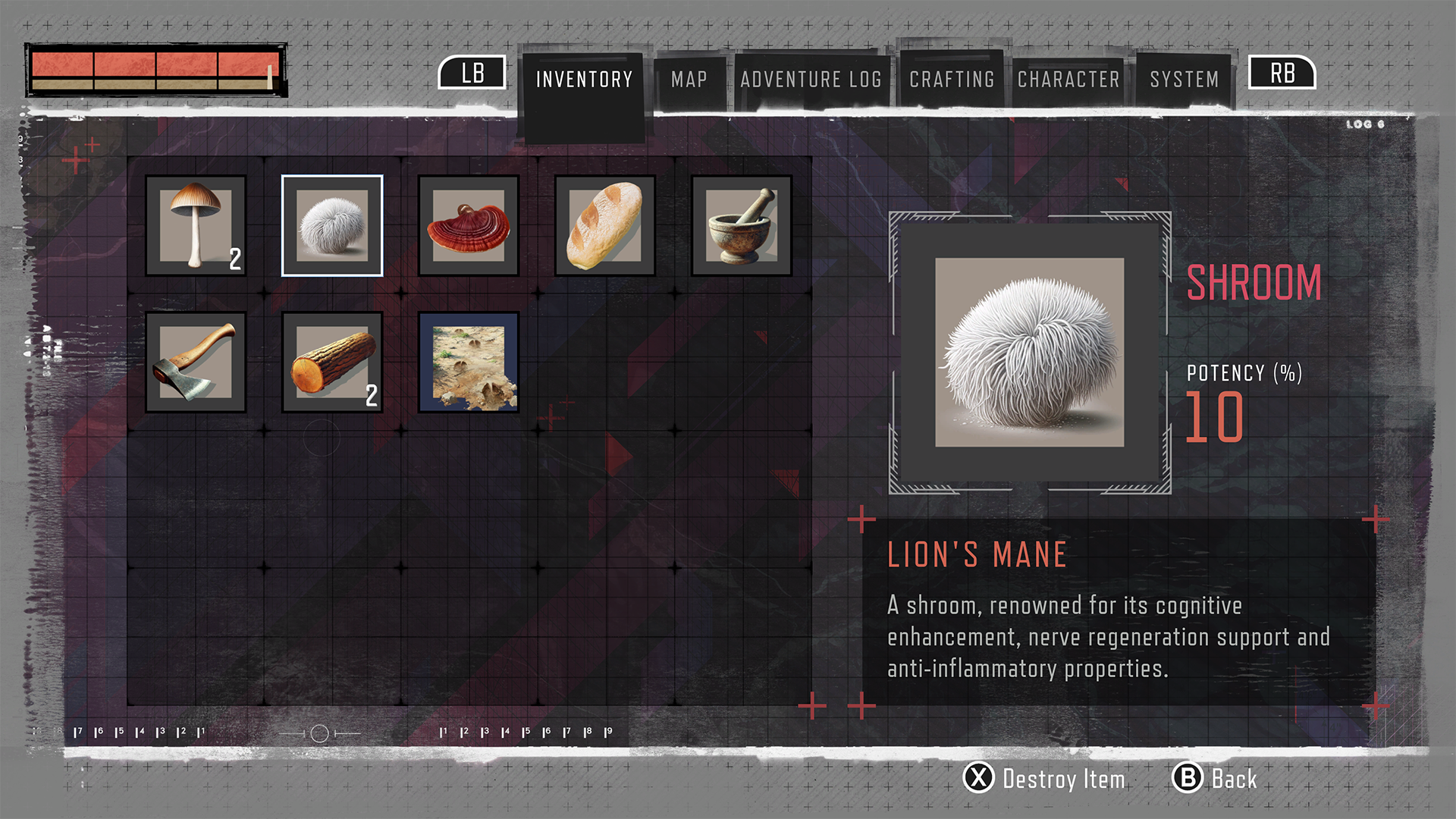Select the brown mushroom inventory slot
1456x819 pixels.
[x=195, y=225]
